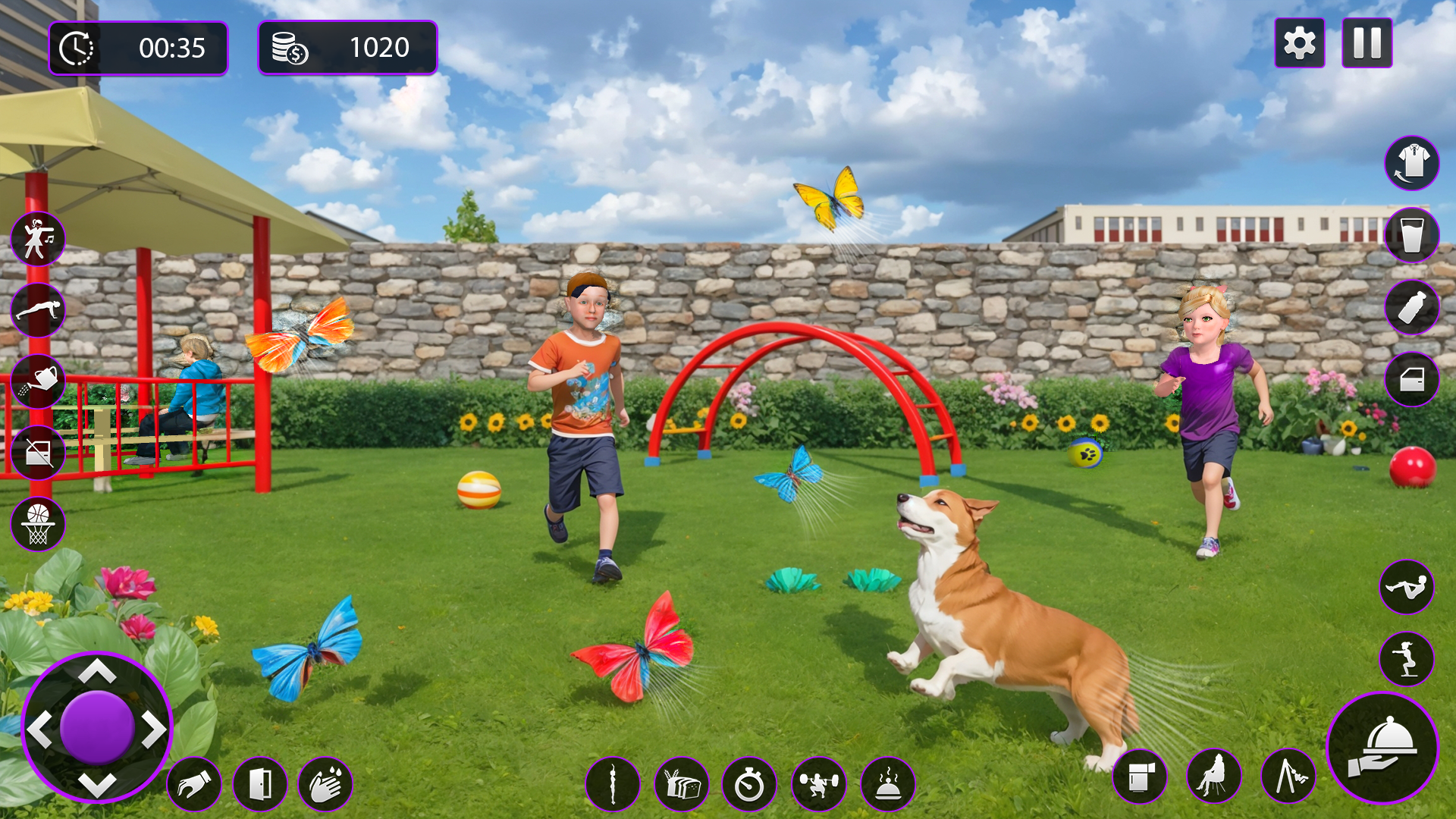This screenshot has width=1456, height=819.
Task: Select the sit on chair action
Action: click(1213, 777)
